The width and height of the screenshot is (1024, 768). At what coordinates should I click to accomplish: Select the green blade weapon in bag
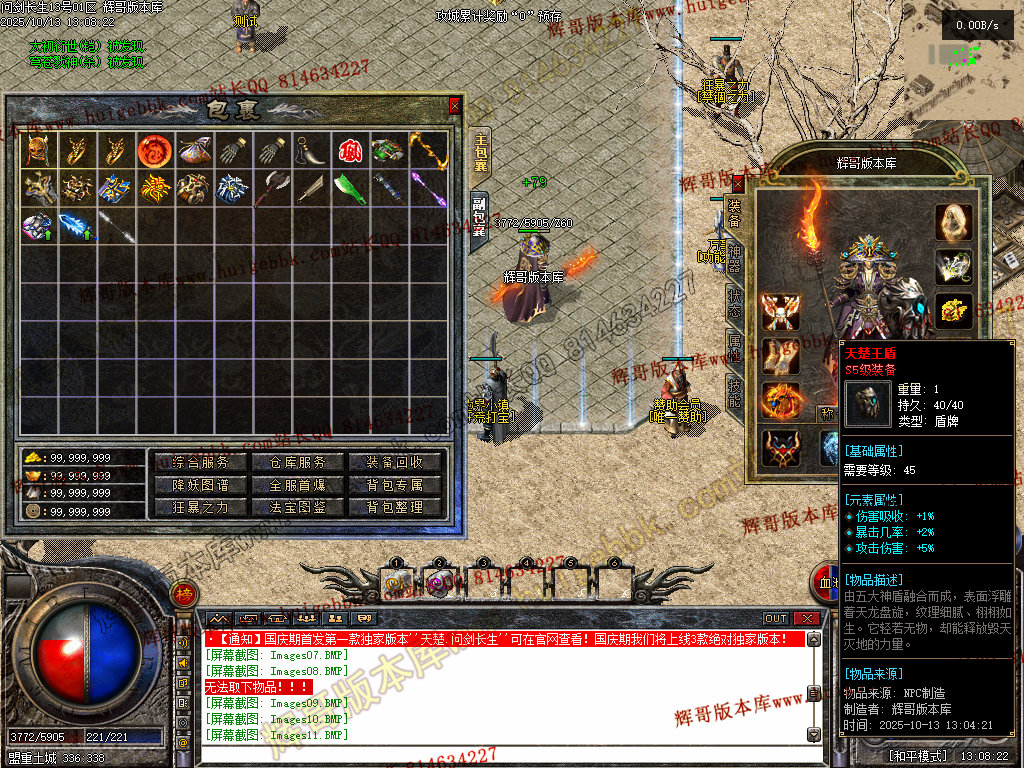pyautogui.click(x=349, y=188)
